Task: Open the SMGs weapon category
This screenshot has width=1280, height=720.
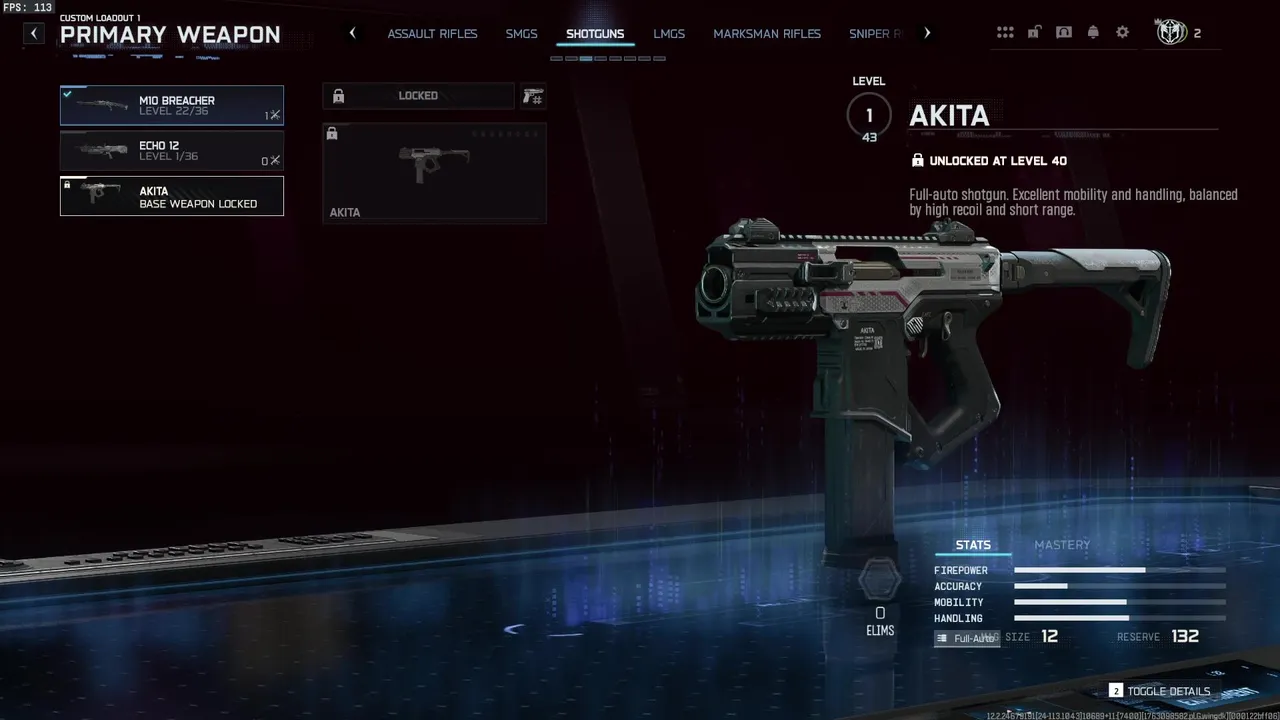Action: tap(521, 34)
